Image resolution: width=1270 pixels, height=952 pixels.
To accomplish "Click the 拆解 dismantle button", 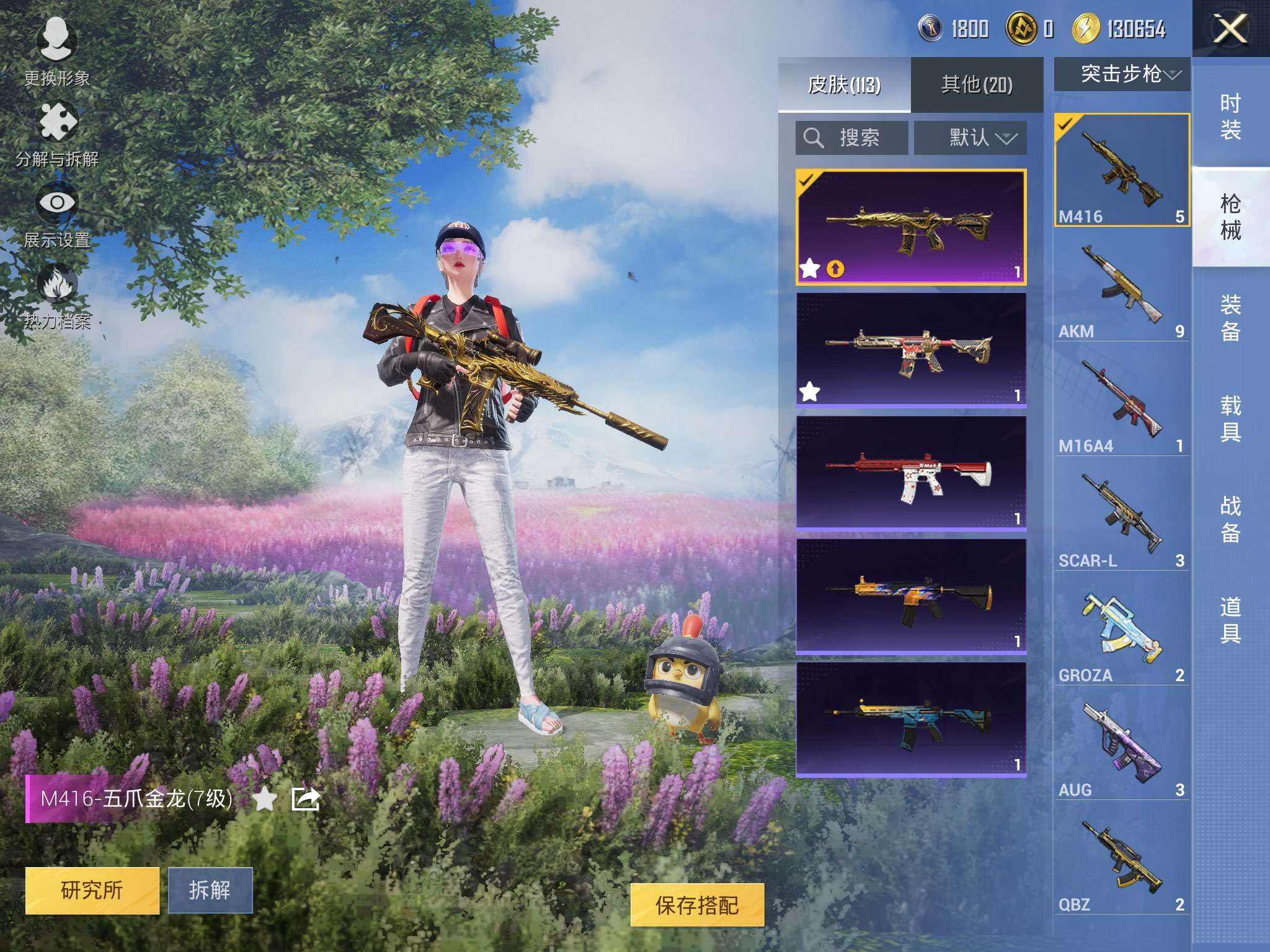I will 210,890.
